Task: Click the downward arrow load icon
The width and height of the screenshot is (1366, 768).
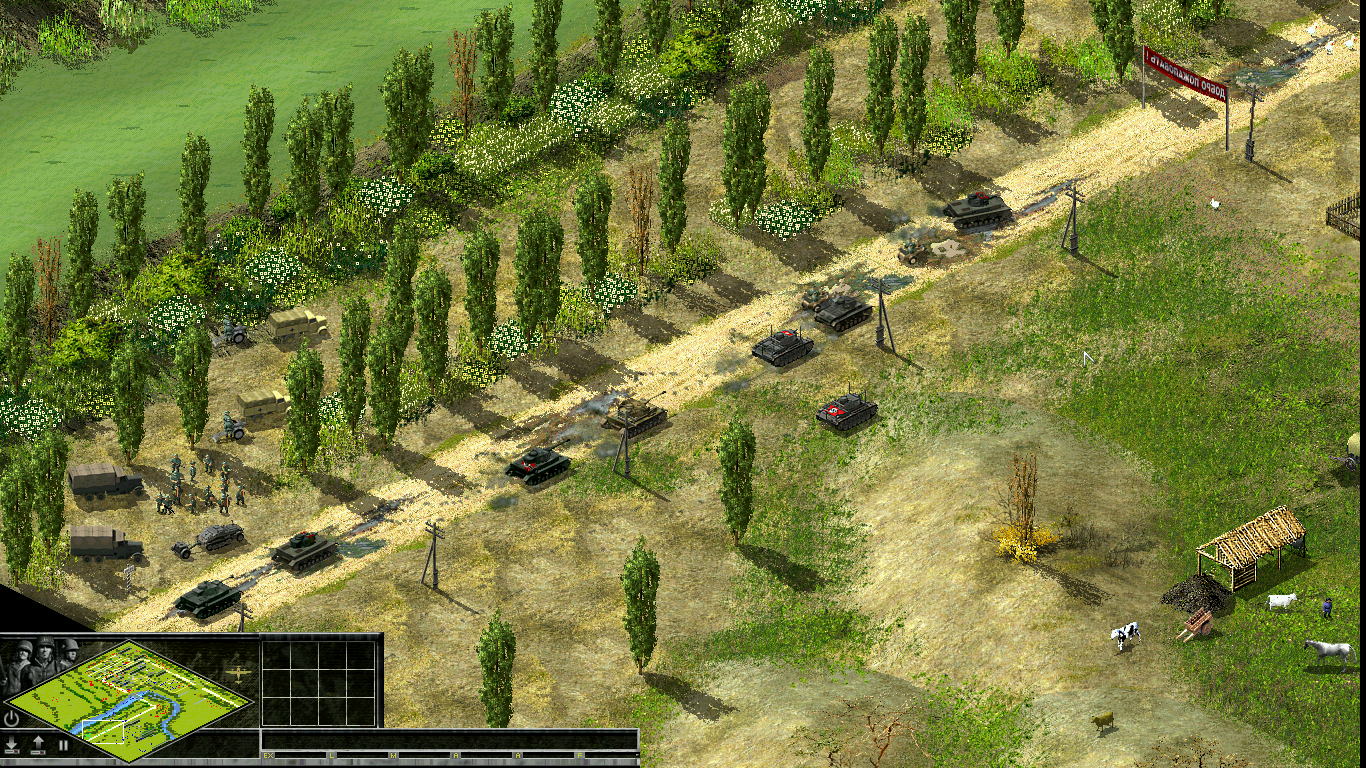Action: tap(12, 745)
